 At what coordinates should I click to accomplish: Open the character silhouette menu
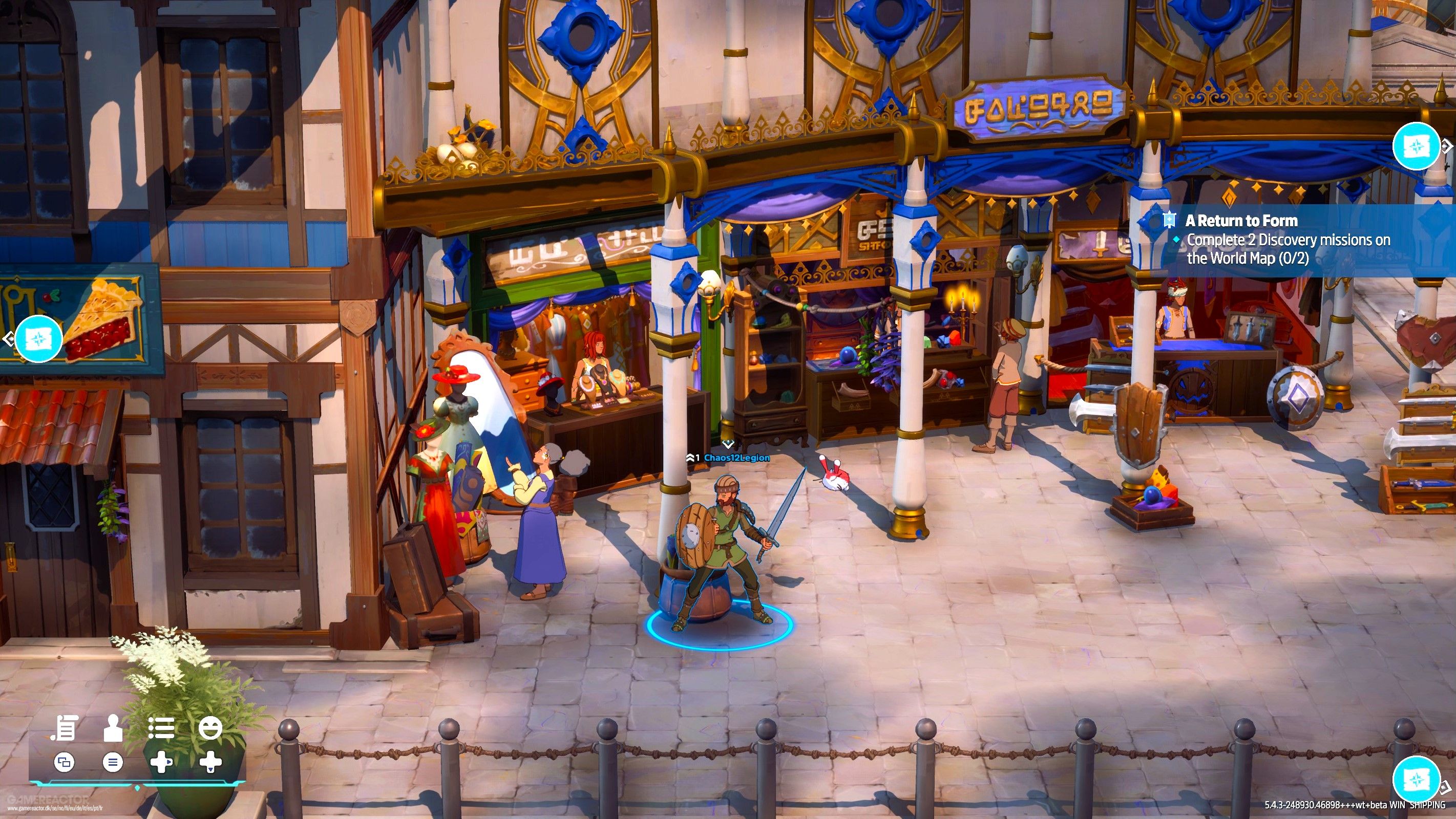[113, 728]
